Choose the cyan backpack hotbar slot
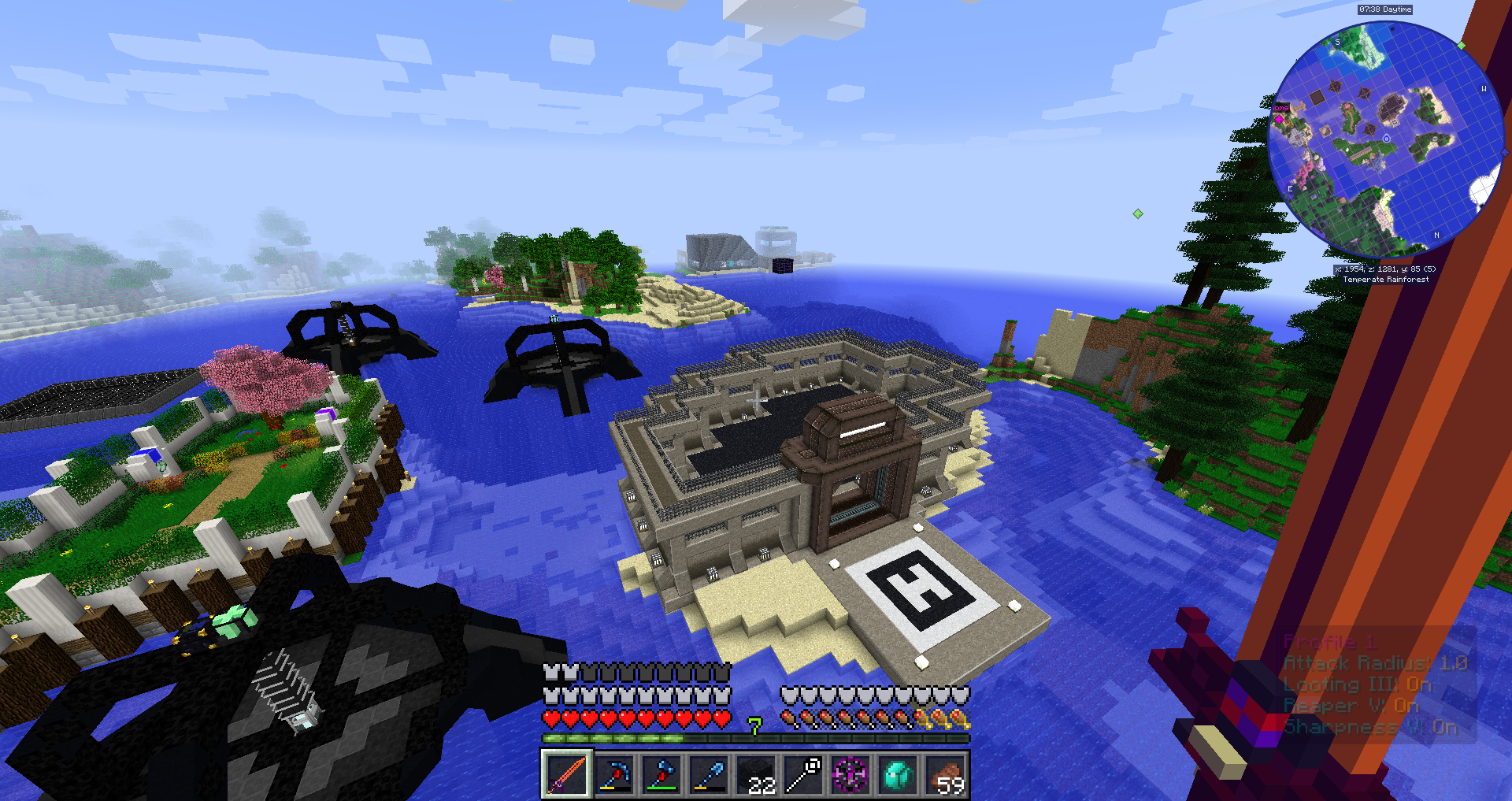The image size is (1512, 801). pyautogui.click(x=898, y=774)
